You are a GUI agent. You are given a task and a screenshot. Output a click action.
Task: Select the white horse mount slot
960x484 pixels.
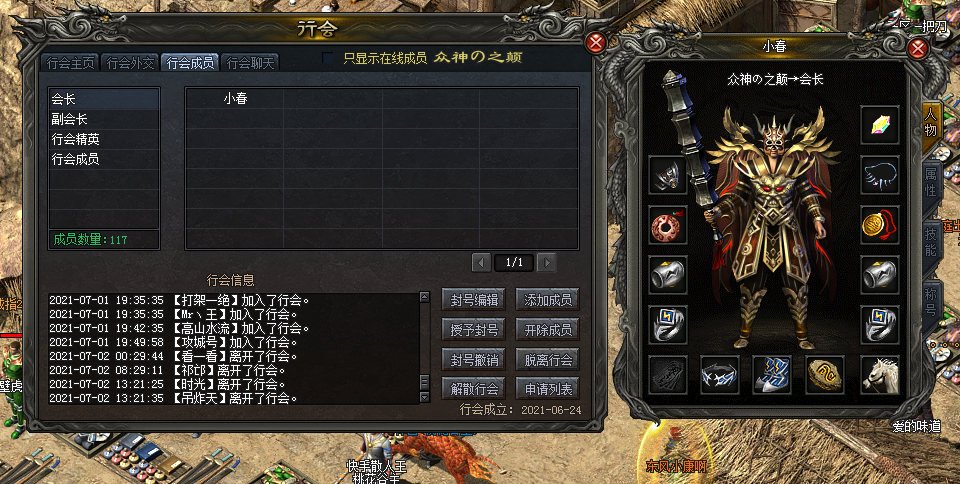(x=880, y=374)
